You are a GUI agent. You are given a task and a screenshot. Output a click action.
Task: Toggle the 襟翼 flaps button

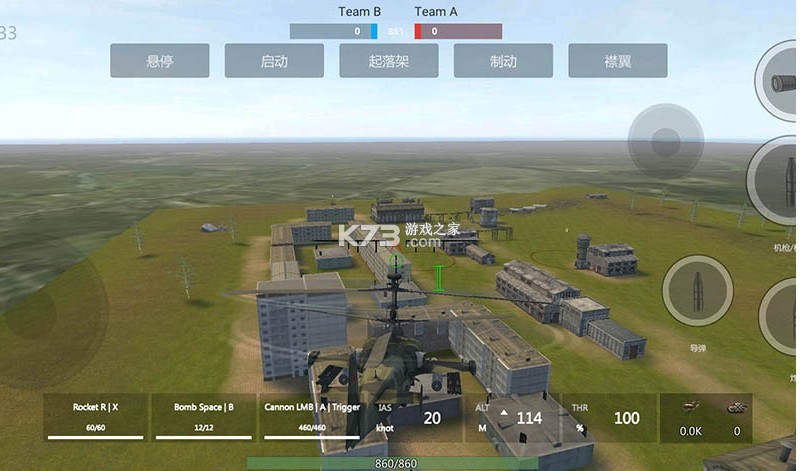(x=618, y=61)
